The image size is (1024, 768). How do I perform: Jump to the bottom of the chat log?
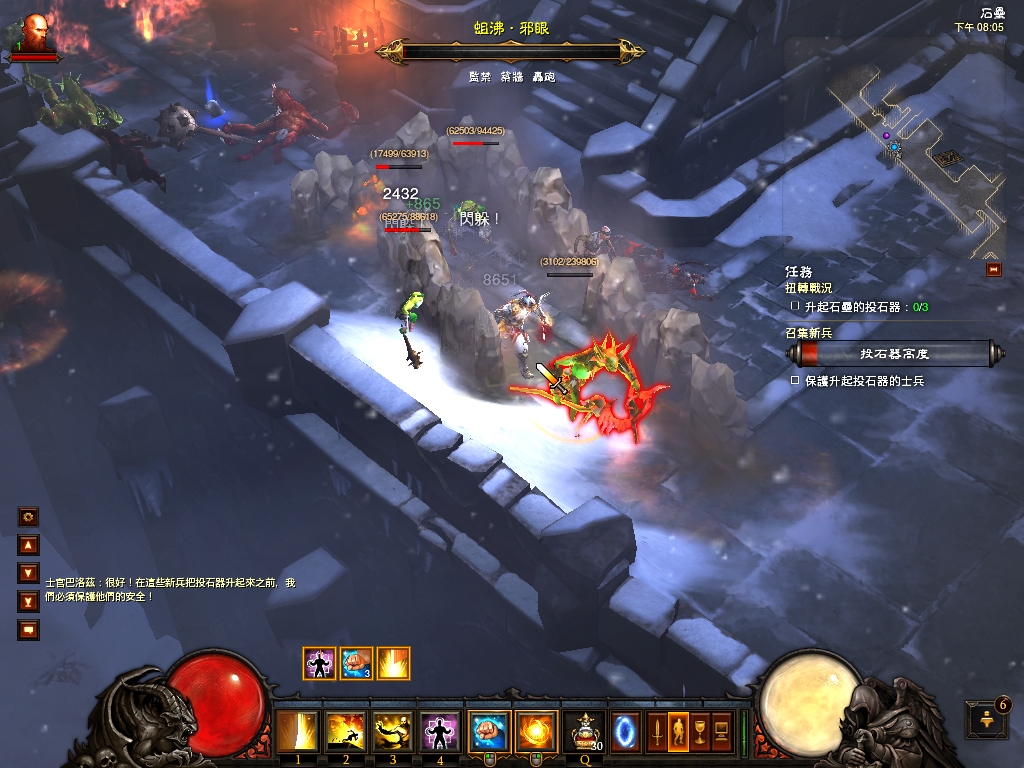(28, 602)
